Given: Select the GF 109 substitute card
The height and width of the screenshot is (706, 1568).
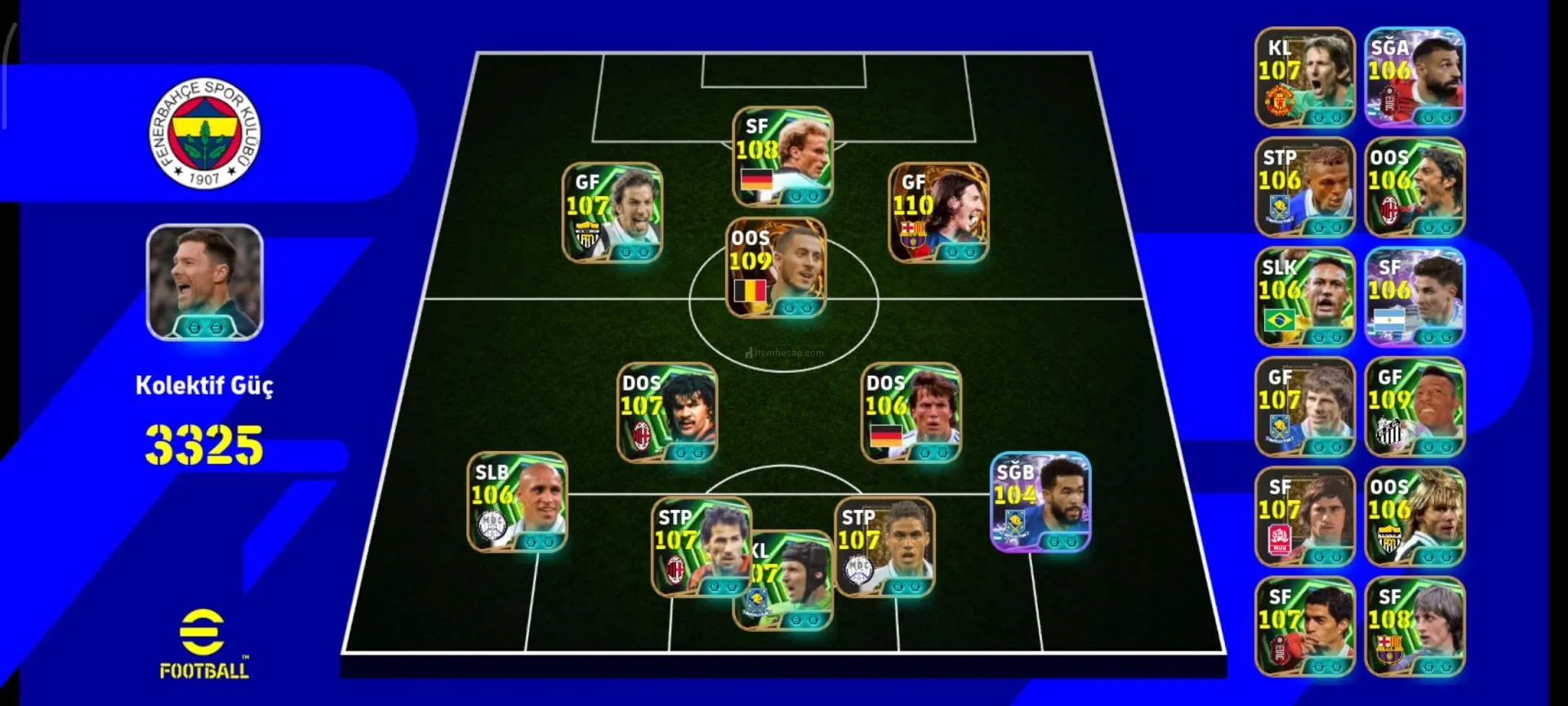Looking at the screenshot, I should tap(1414, 407).
